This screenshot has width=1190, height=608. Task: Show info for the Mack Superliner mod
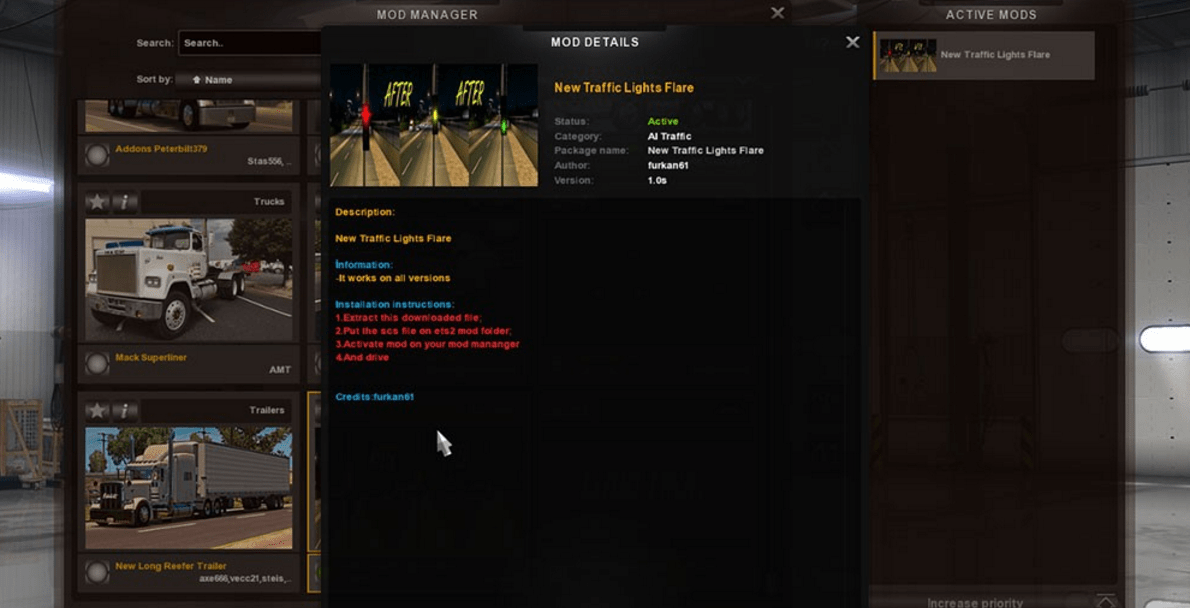[x=124, y=202]
